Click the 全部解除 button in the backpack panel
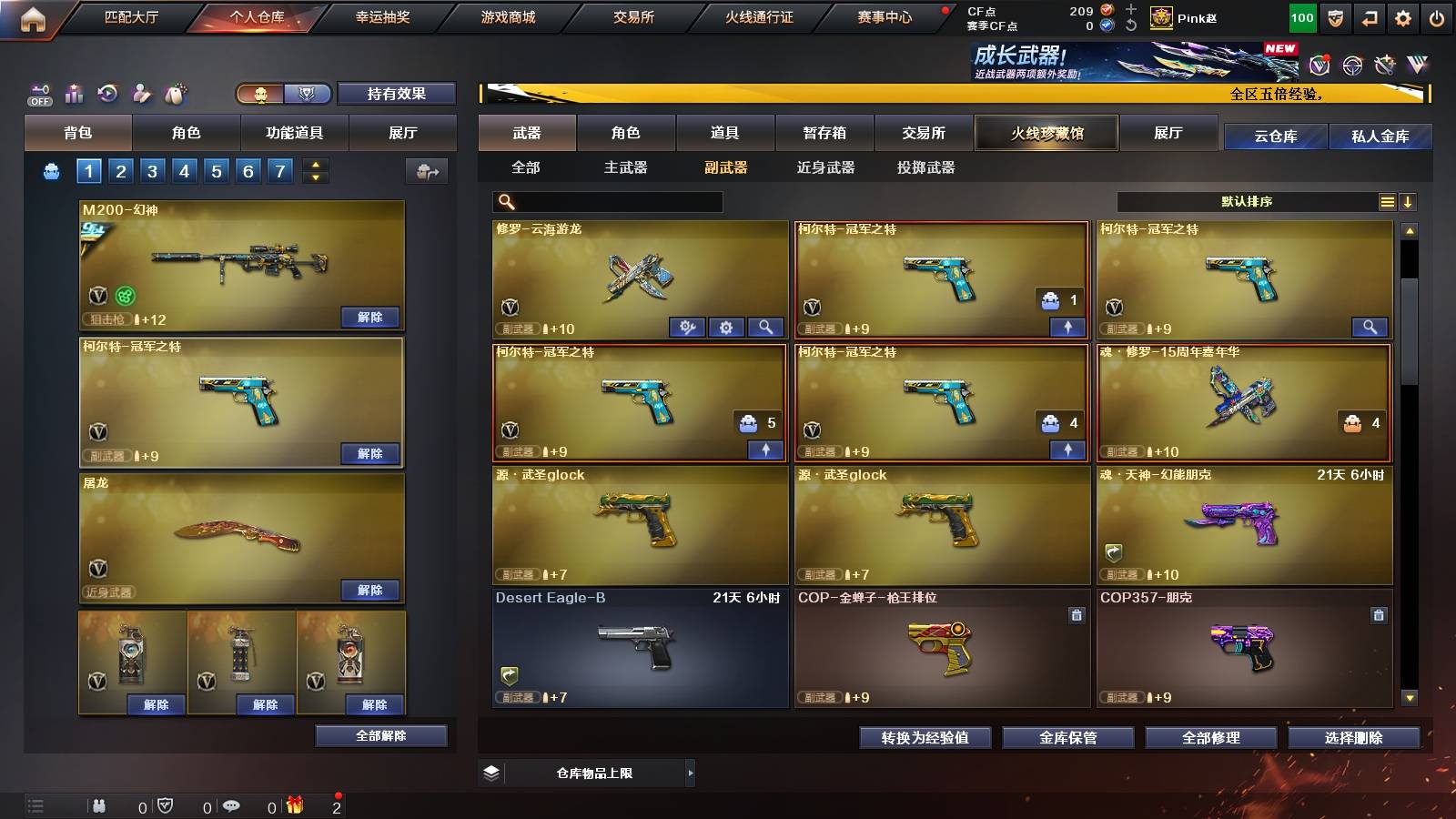1456x819 pixels. (x=380, y=735)
